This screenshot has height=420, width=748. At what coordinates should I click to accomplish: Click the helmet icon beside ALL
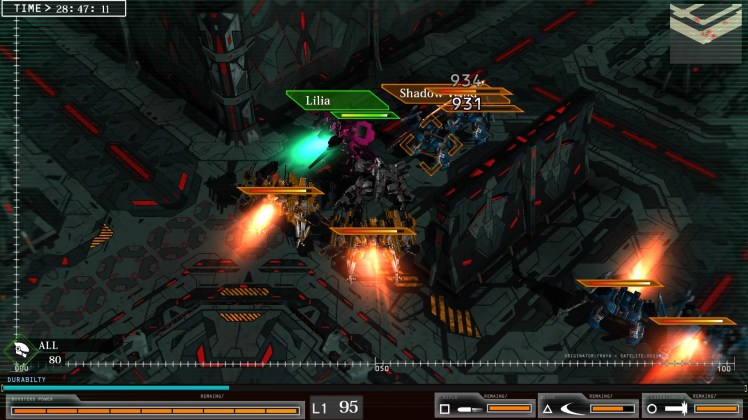(x=21, y=352)
